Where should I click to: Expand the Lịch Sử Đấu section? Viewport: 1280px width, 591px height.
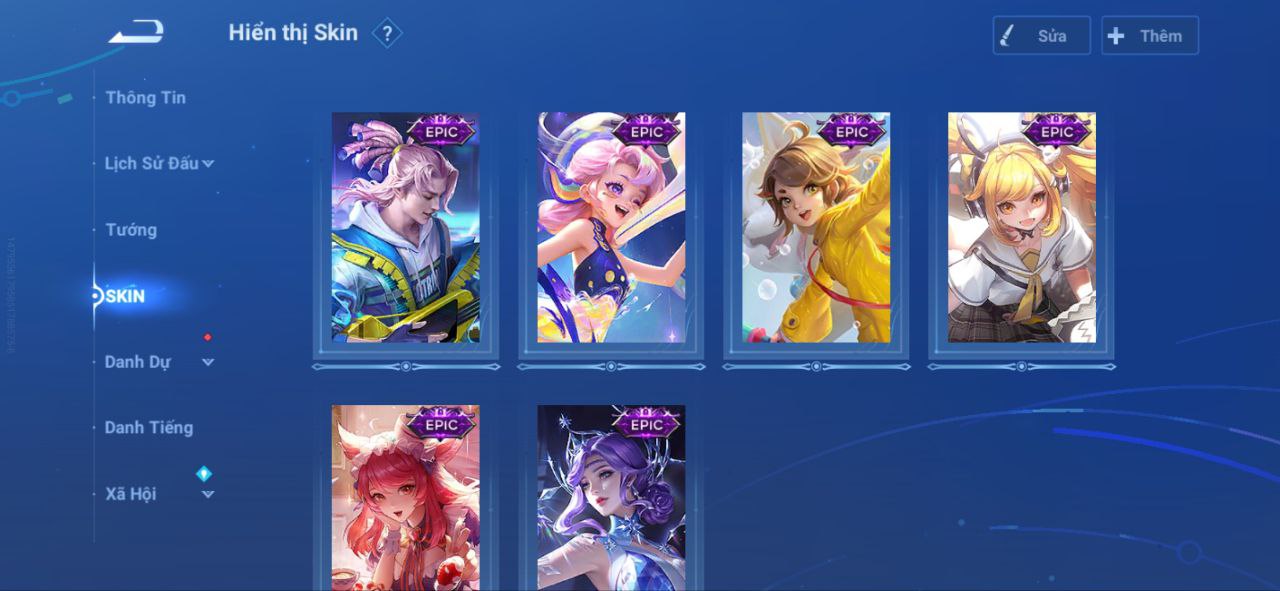point(159,163)
